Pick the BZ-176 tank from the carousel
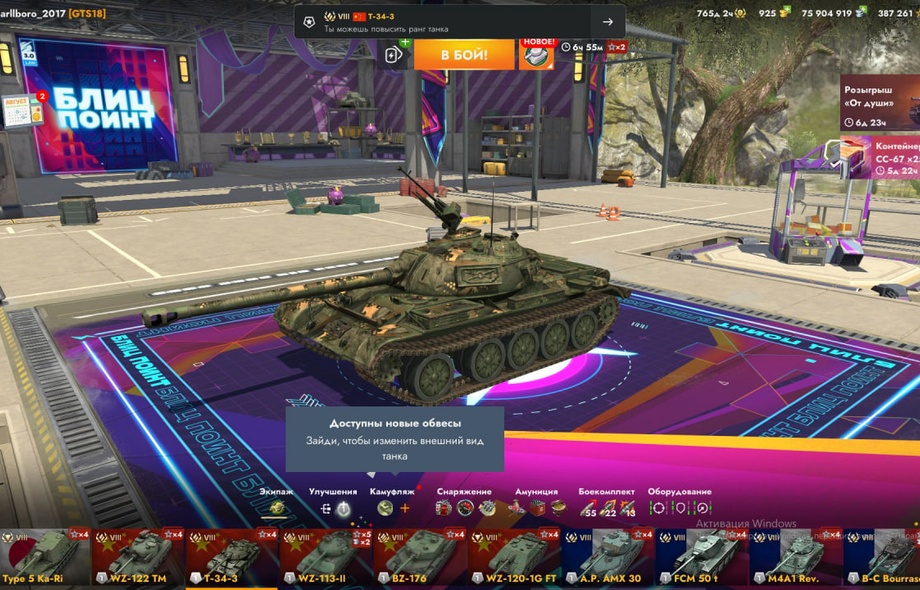Image resolution: width=920 pixels, height=590 pixels. [420, 557]
